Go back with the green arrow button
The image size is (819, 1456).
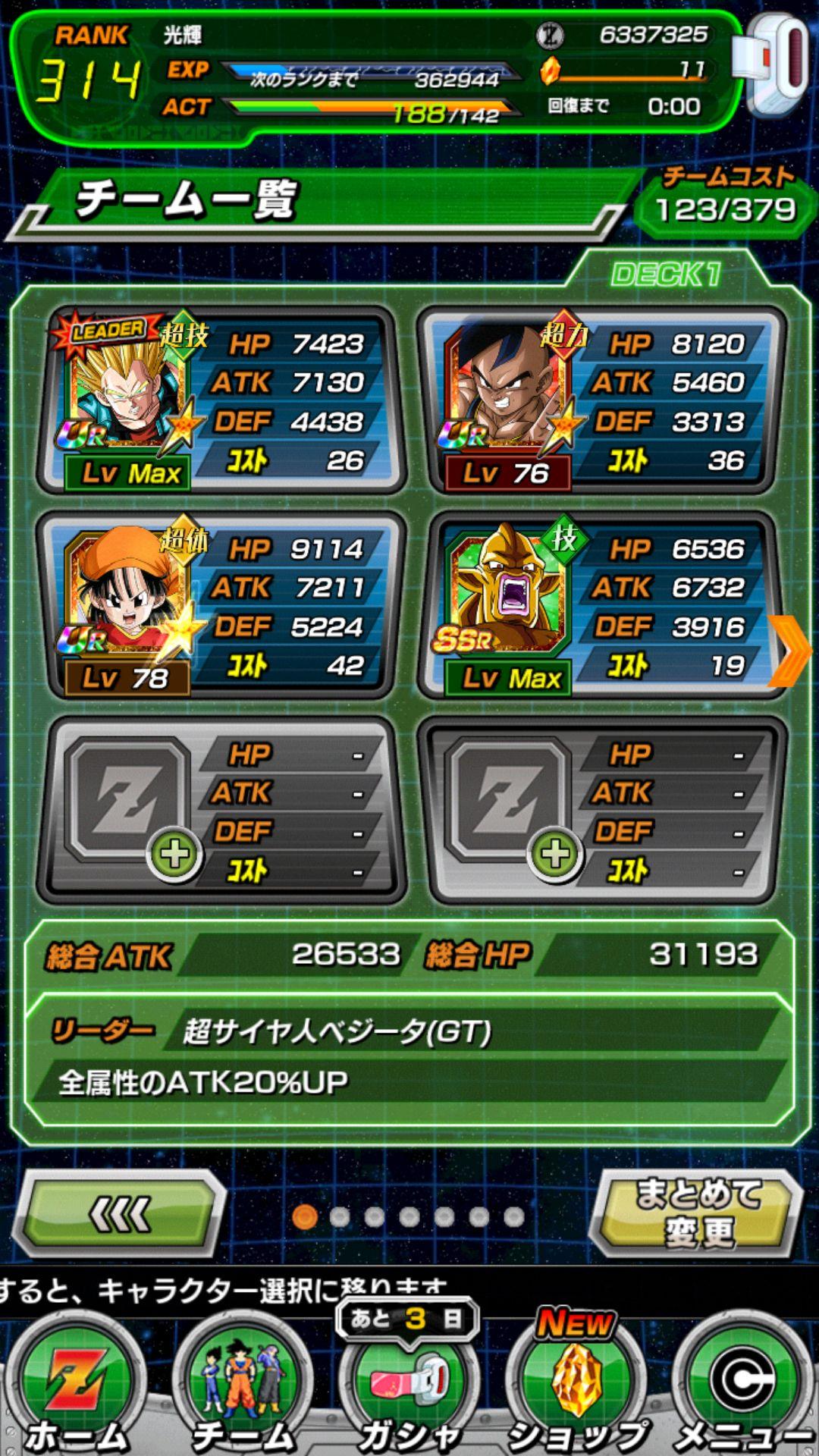pos(120,1213)
